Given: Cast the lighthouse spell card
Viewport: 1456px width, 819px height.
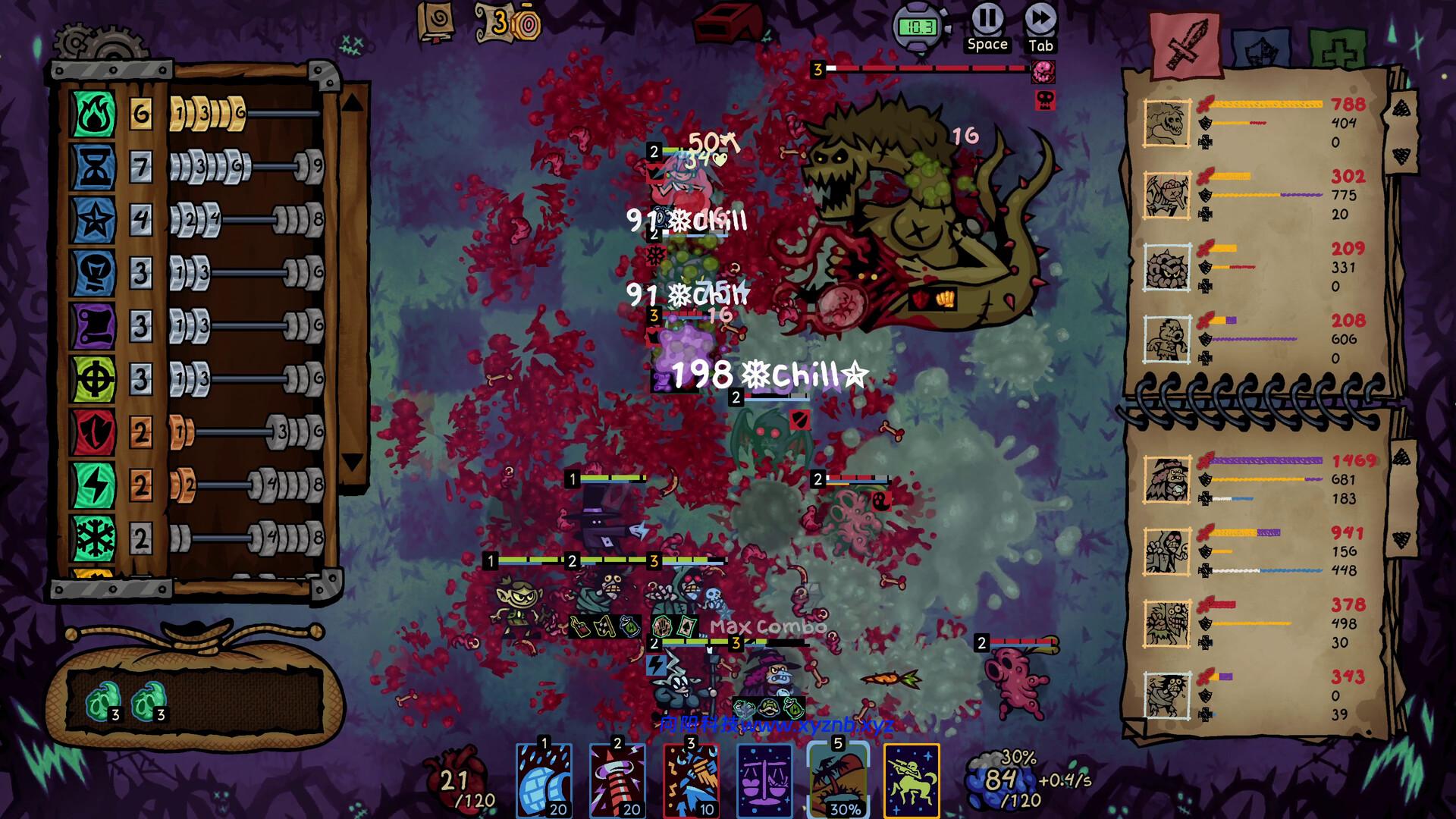Looking at the screenshot, I should pyautogui.click(x=617, y=780).
